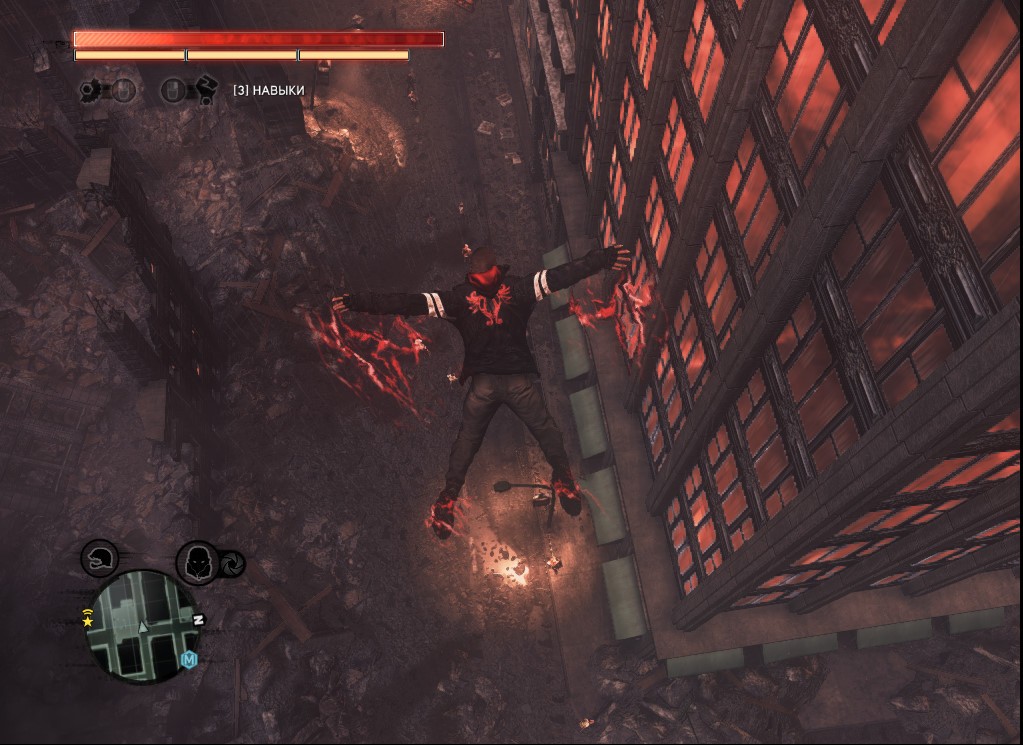The height and width of the screenshot is (745, 1023).
Task: Click the yellow star objective marker
Action: [88, 621]
